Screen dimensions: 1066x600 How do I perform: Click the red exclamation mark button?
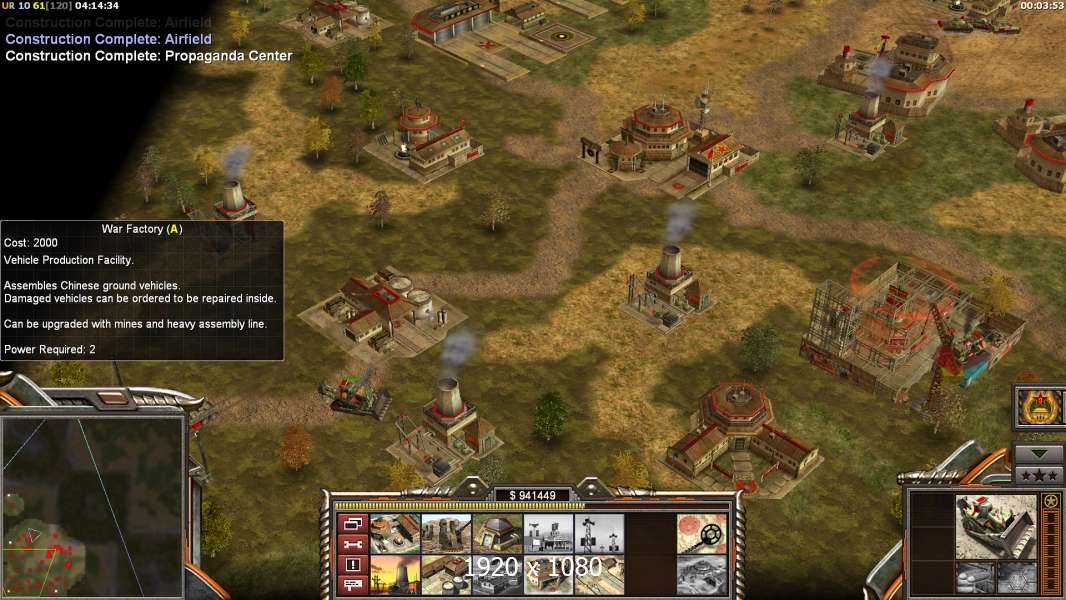coord(352,565)
